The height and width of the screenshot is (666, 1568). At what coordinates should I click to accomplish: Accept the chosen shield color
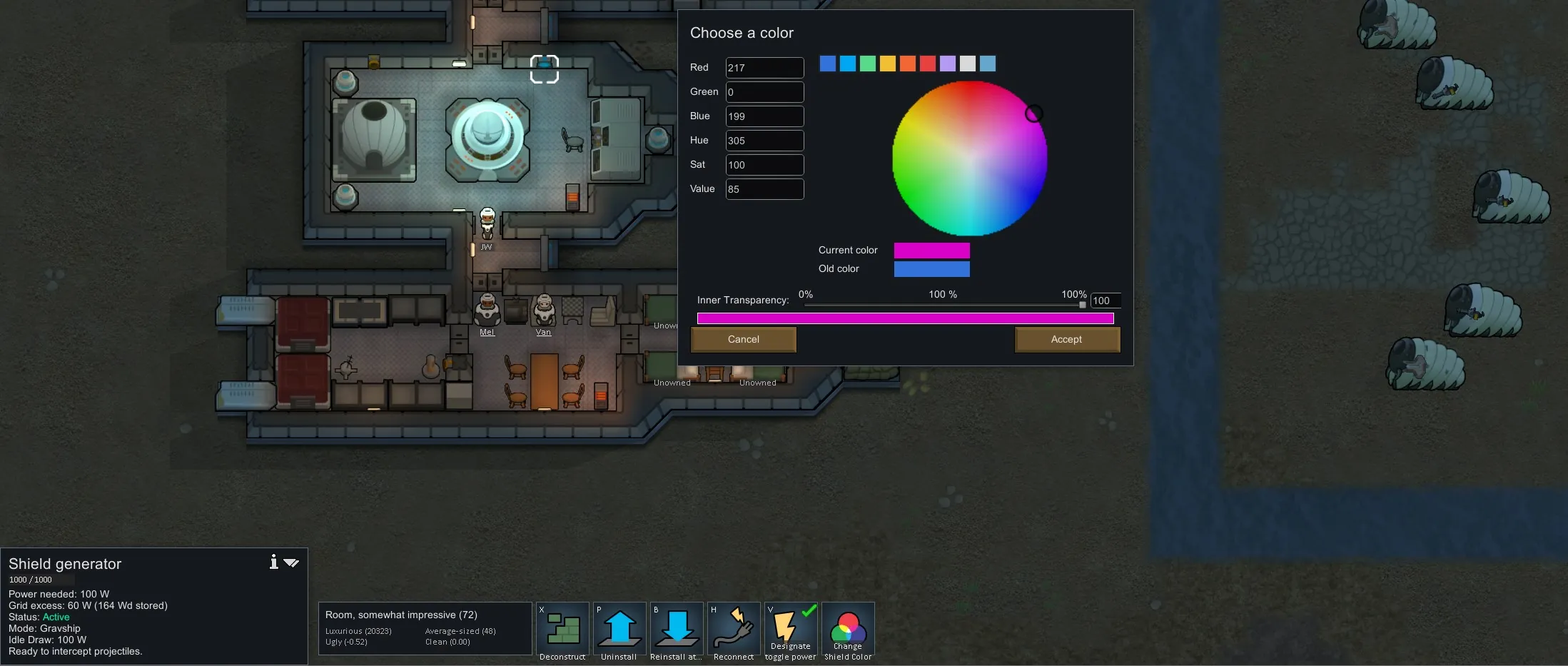[1067, 340]
